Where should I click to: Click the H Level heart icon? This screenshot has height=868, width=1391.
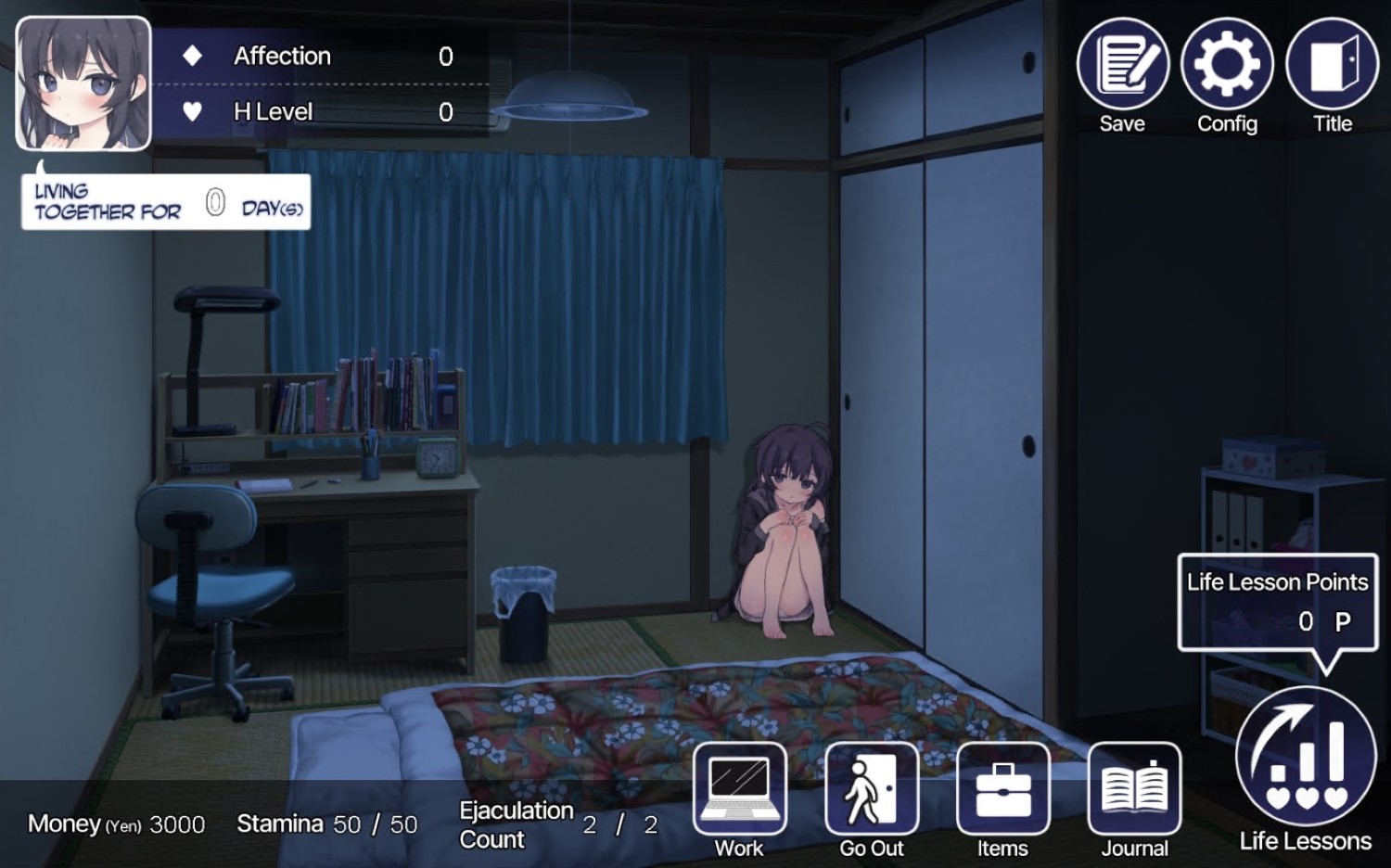190,112
